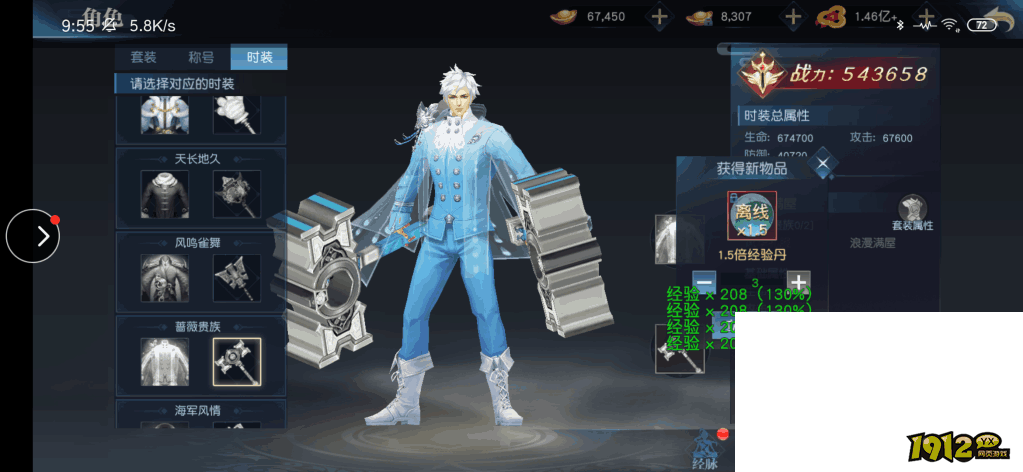Expand the side panel with the arrow circle
This screenshot has height=472, width=1023.
(x=33, y=236)
